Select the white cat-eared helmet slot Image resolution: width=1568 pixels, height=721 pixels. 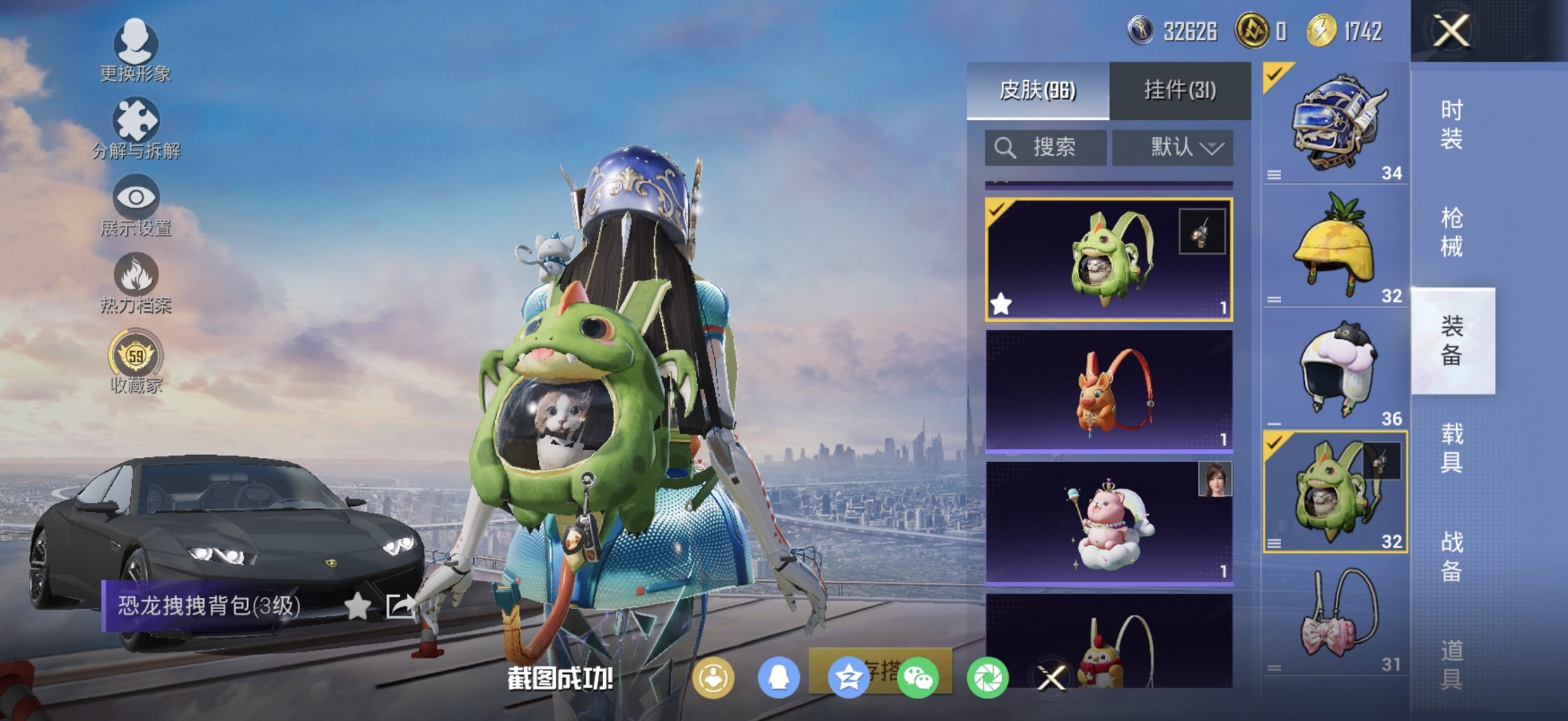coord(1334,369)
